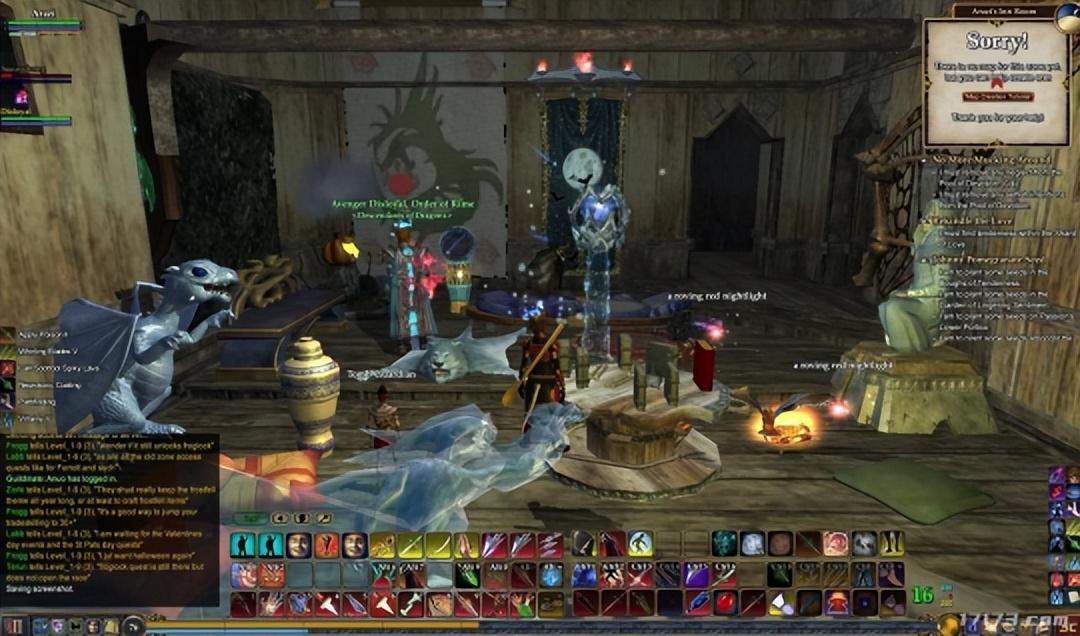Click the orange face ability icon
The height and width of the screenshot is (636, 1080).
(327, 544)
